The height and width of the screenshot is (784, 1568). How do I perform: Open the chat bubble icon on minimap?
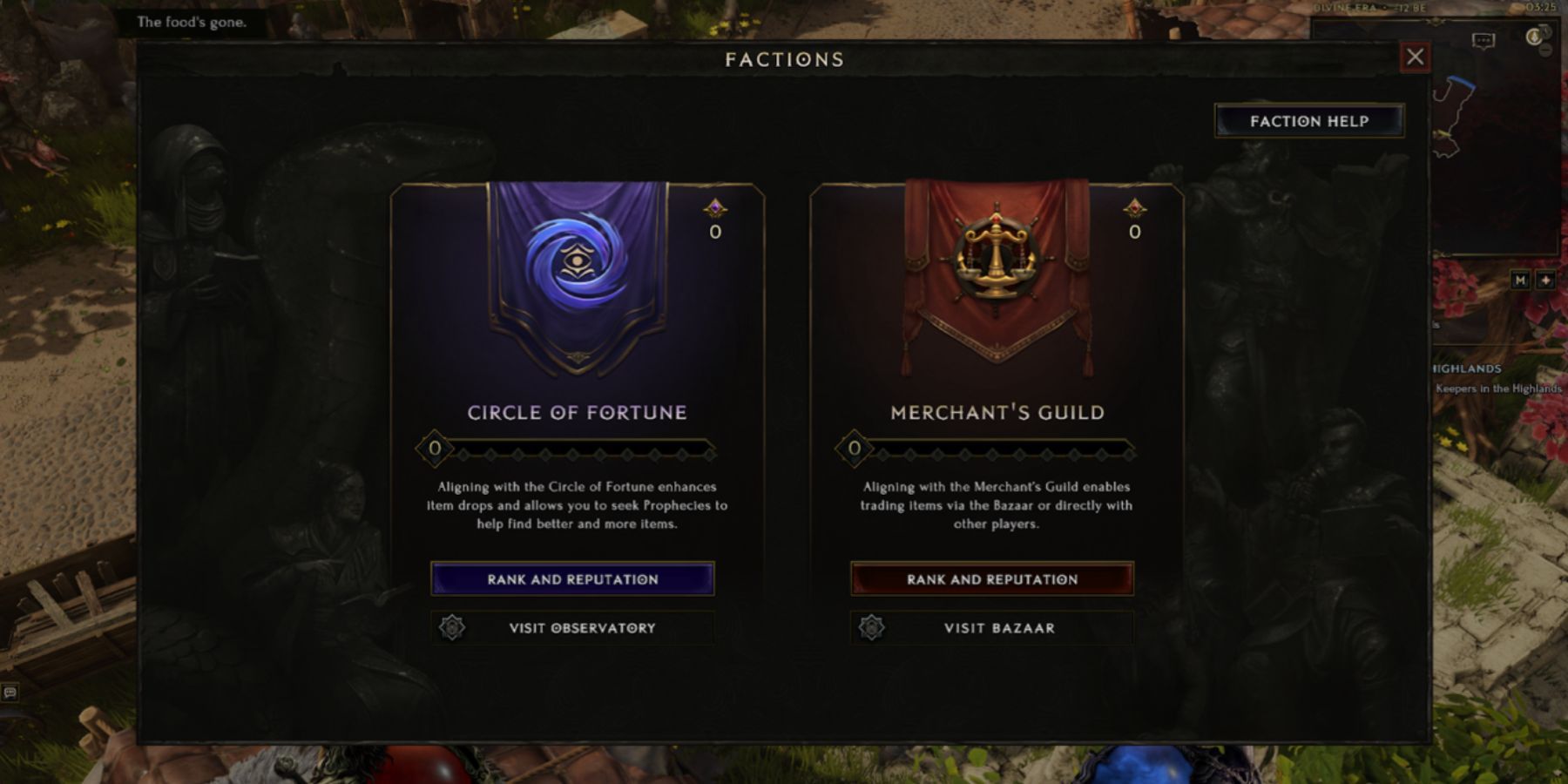point(1483,41)
